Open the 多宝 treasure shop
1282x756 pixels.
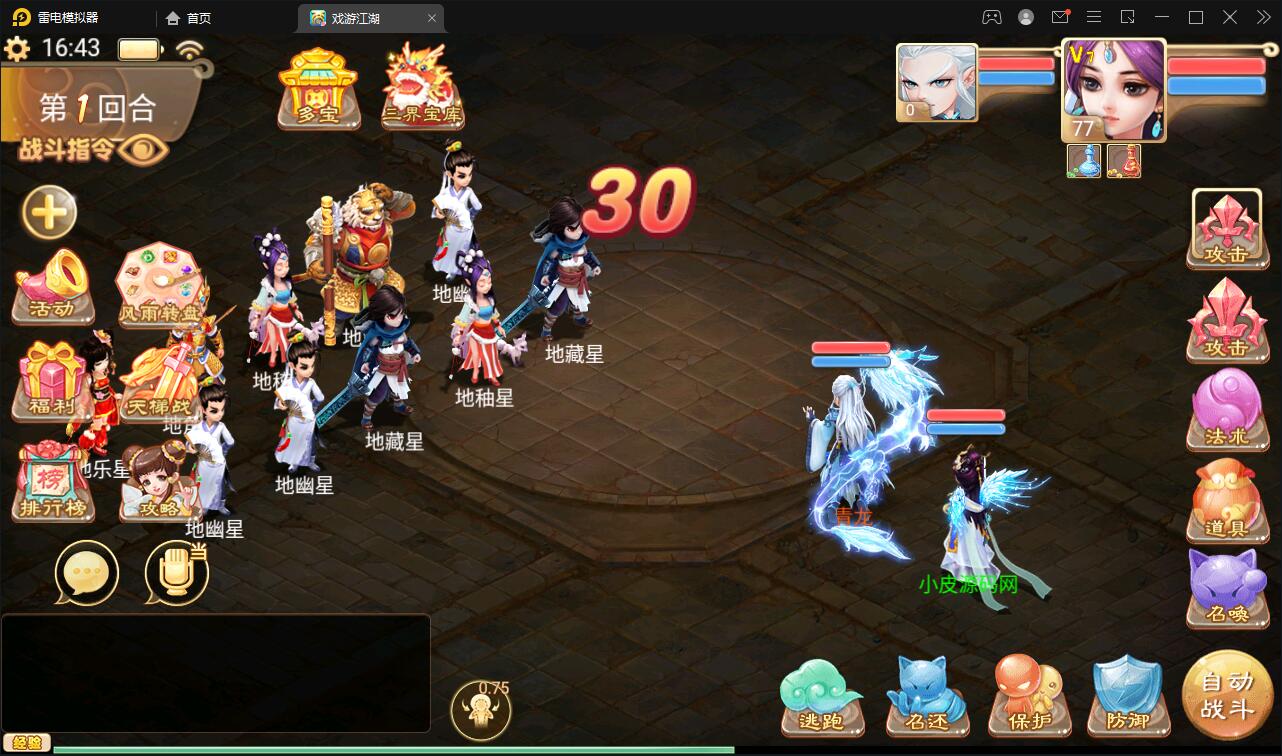[318, 88]
